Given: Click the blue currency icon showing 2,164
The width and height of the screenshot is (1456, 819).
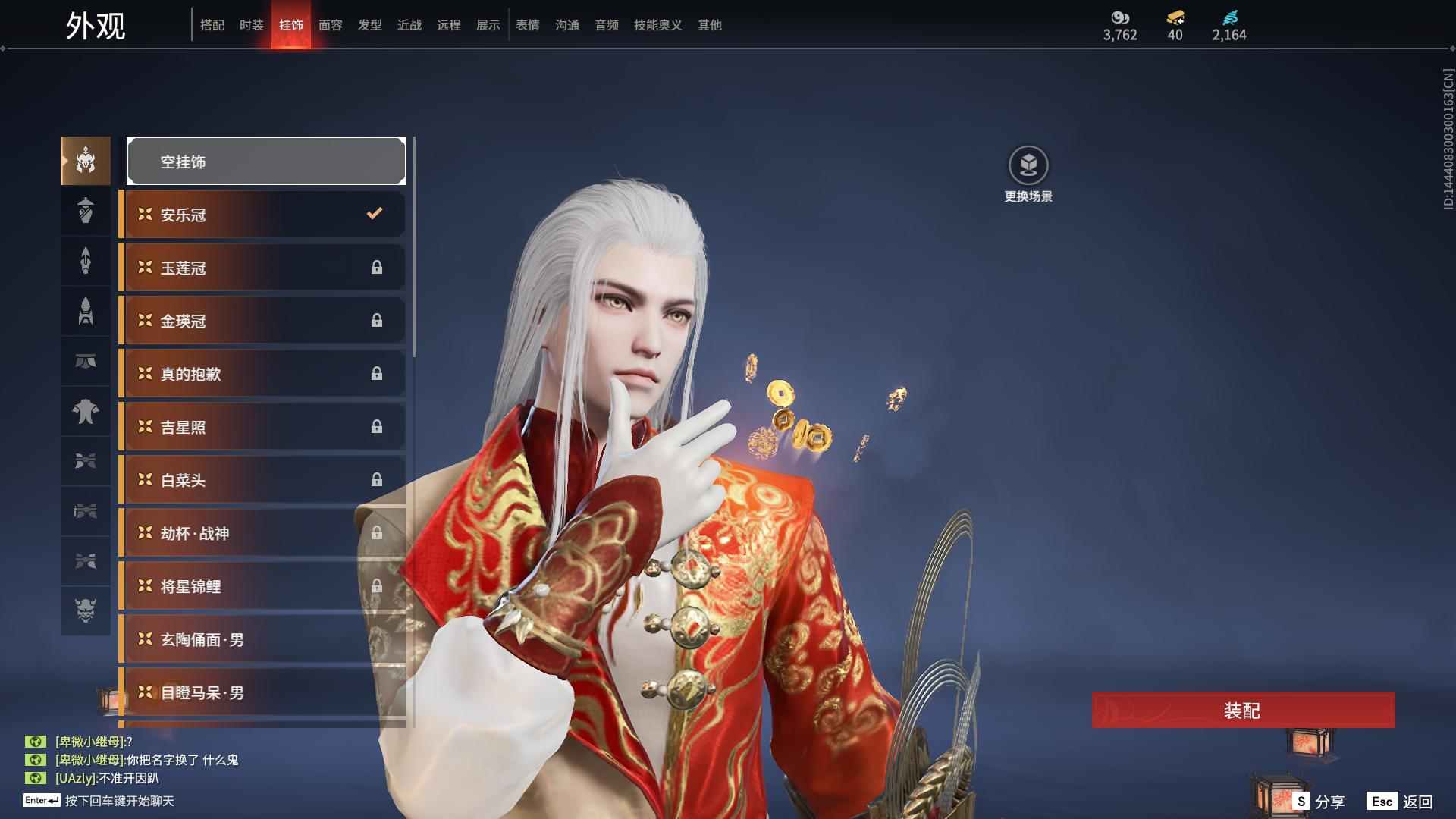Looking at the screenshot, I should click(1230, 17).
